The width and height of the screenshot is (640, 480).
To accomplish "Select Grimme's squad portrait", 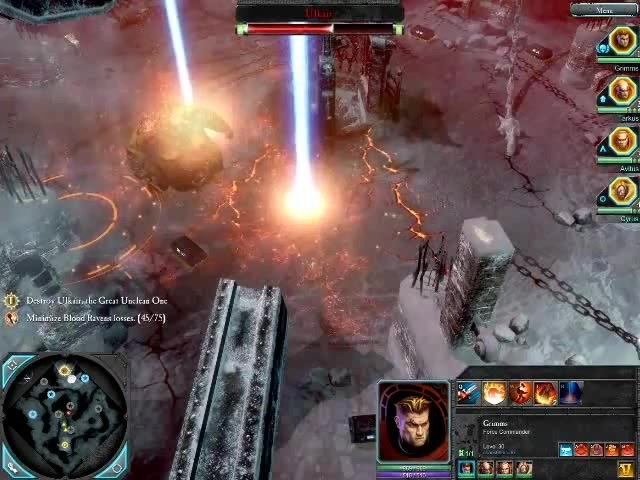I will 622,42.
